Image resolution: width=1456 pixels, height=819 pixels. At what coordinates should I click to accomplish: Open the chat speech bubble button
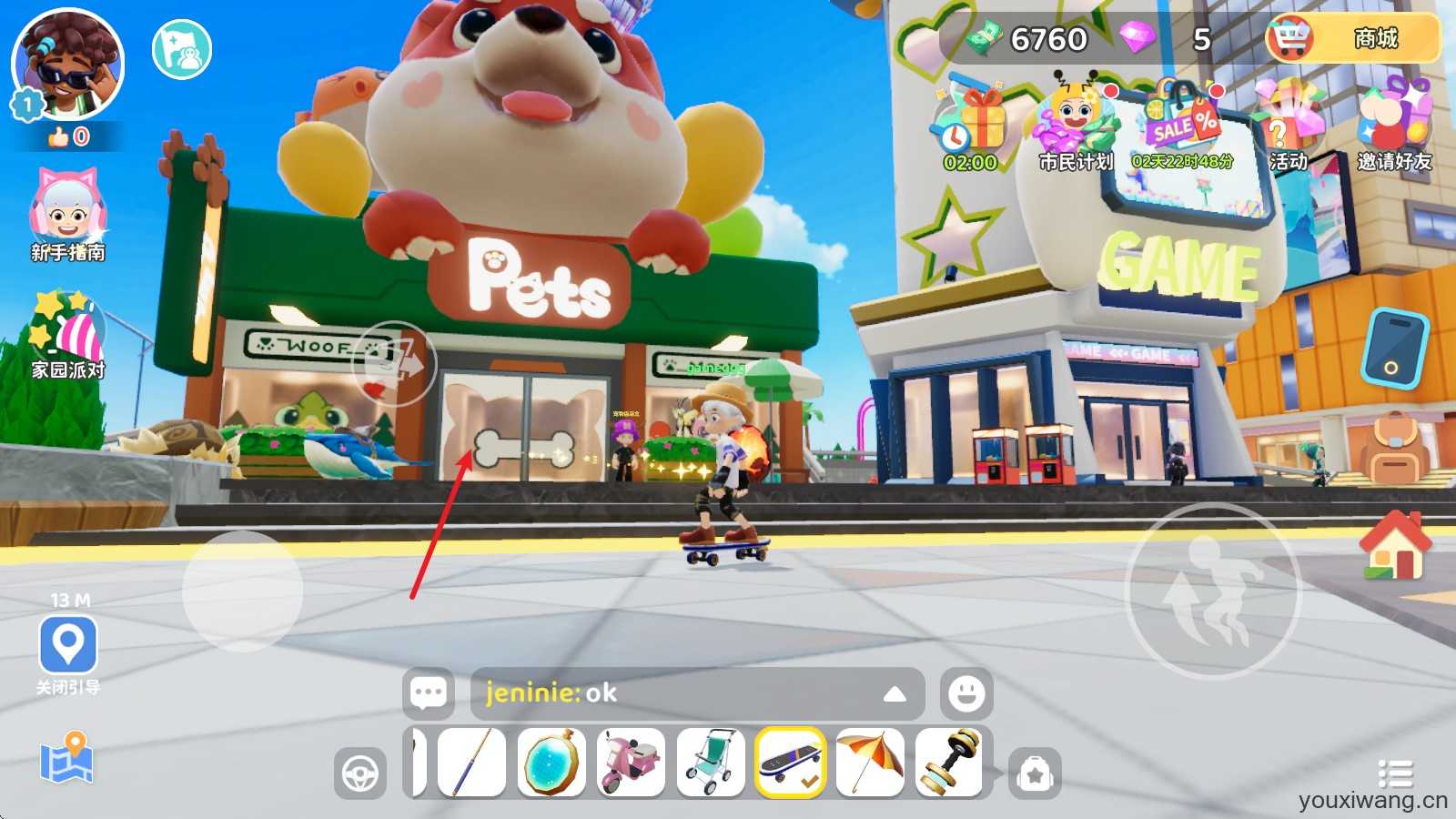[x=429, y=693]
